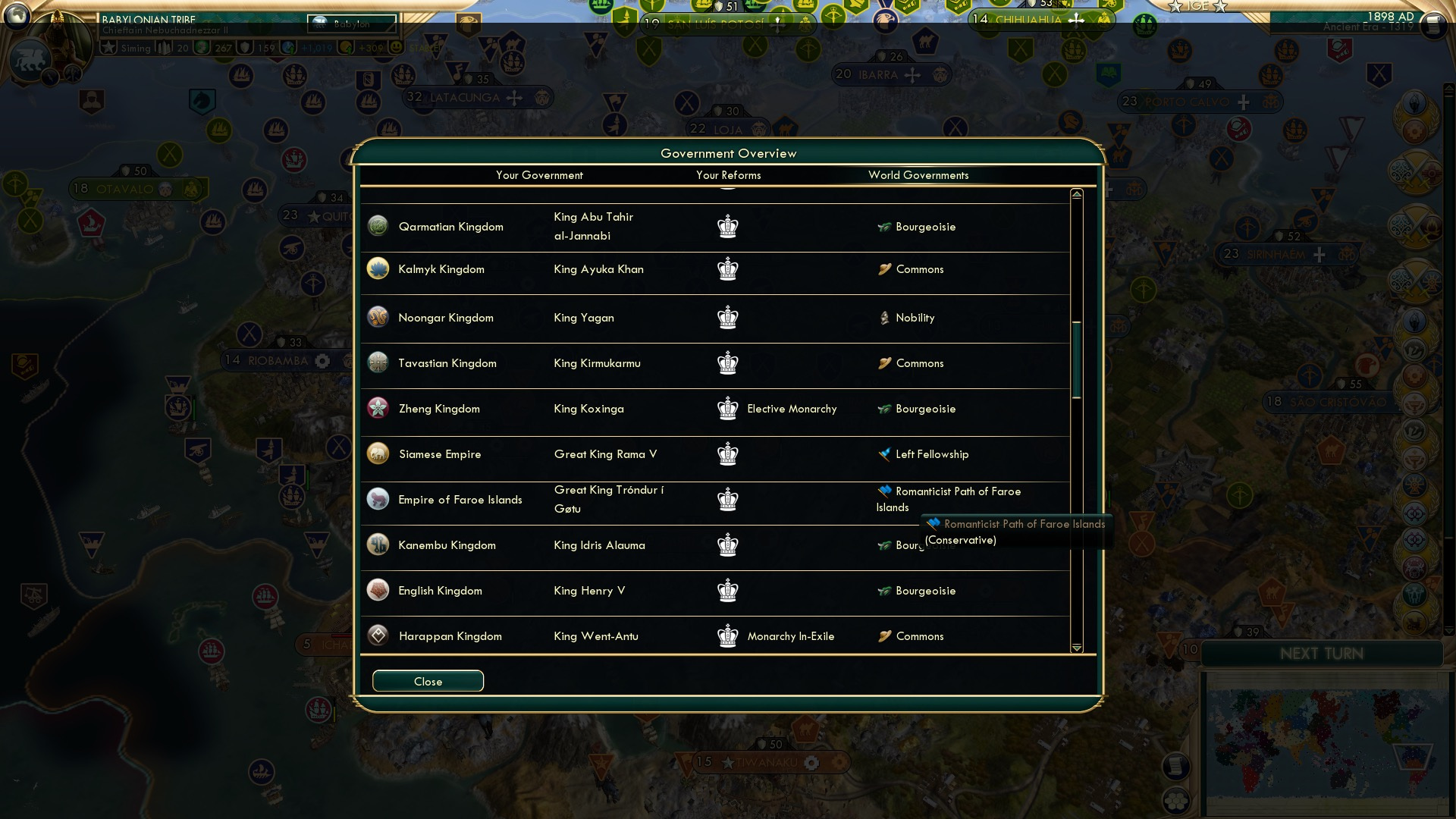Click the Kalmyk Kingdom emblem
Screen dimensions: 1456x819
(378, 268)
